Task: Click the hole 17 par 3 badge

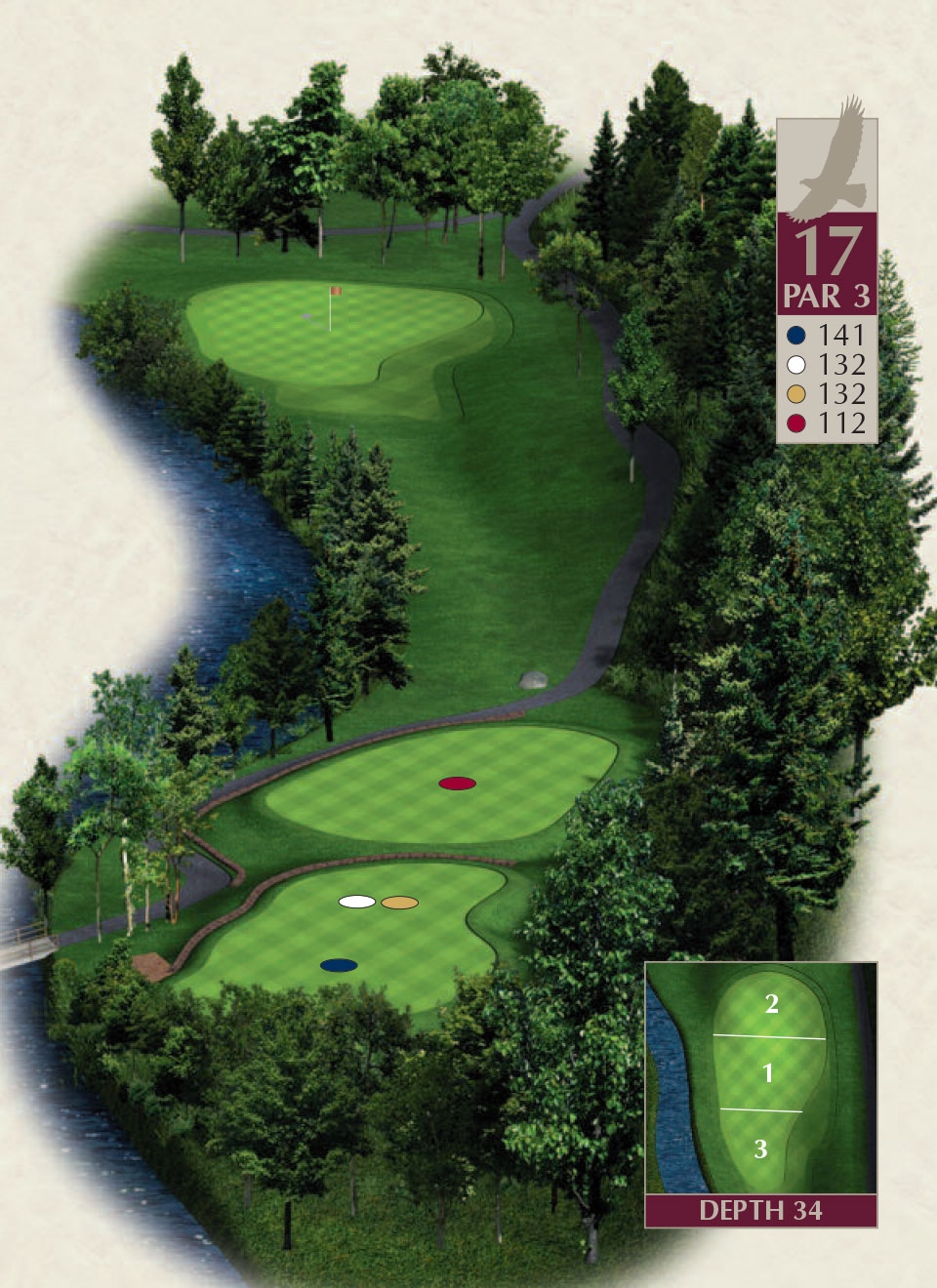Action: 827,263
